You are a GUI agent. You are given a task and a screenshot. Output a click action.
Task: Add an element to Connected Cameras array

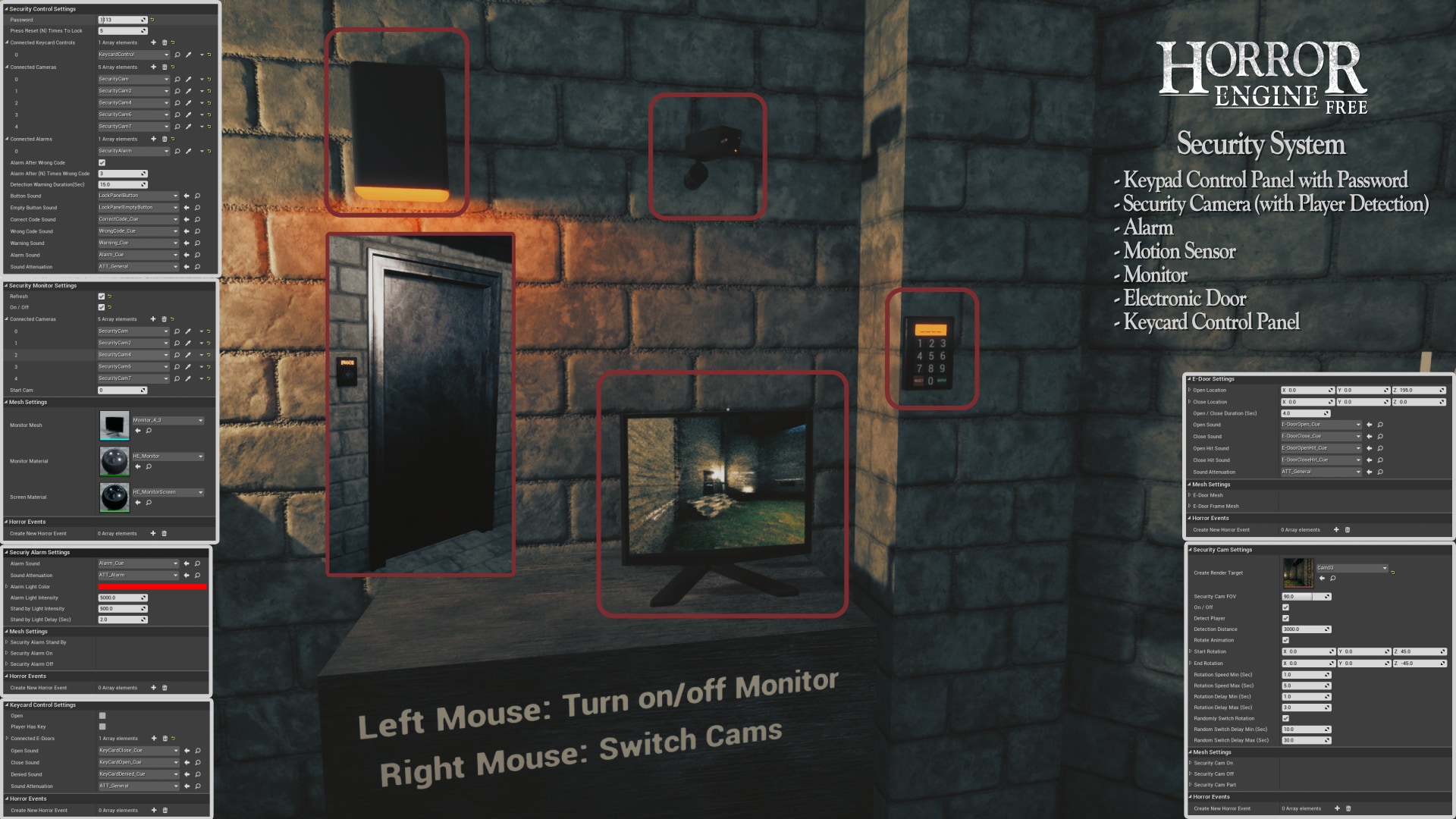(x=153, y=67)
